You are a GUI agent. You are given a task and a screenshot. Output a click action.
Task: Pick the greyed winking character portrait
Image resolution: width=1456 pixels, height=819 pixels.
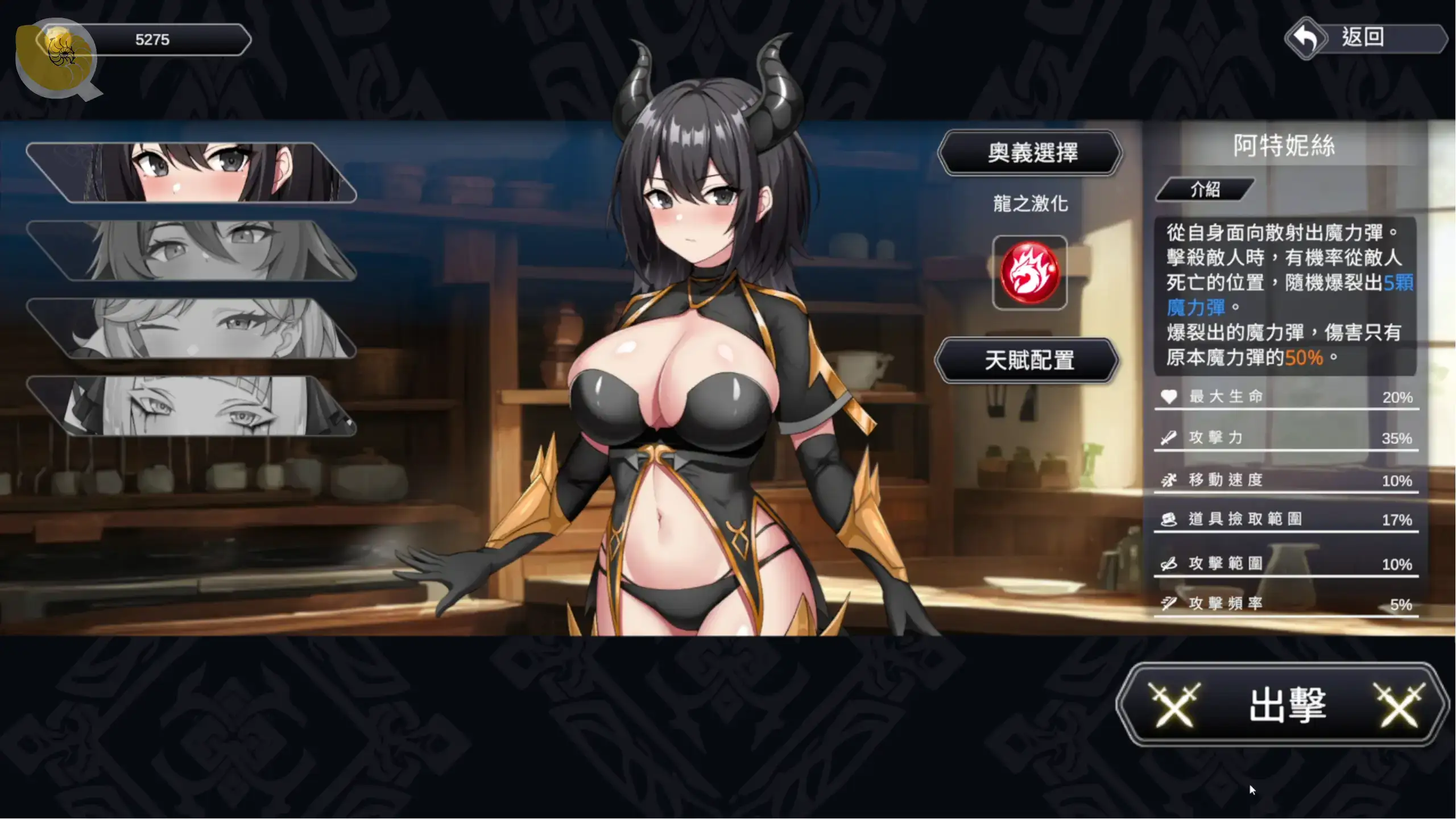coord(193,329)
